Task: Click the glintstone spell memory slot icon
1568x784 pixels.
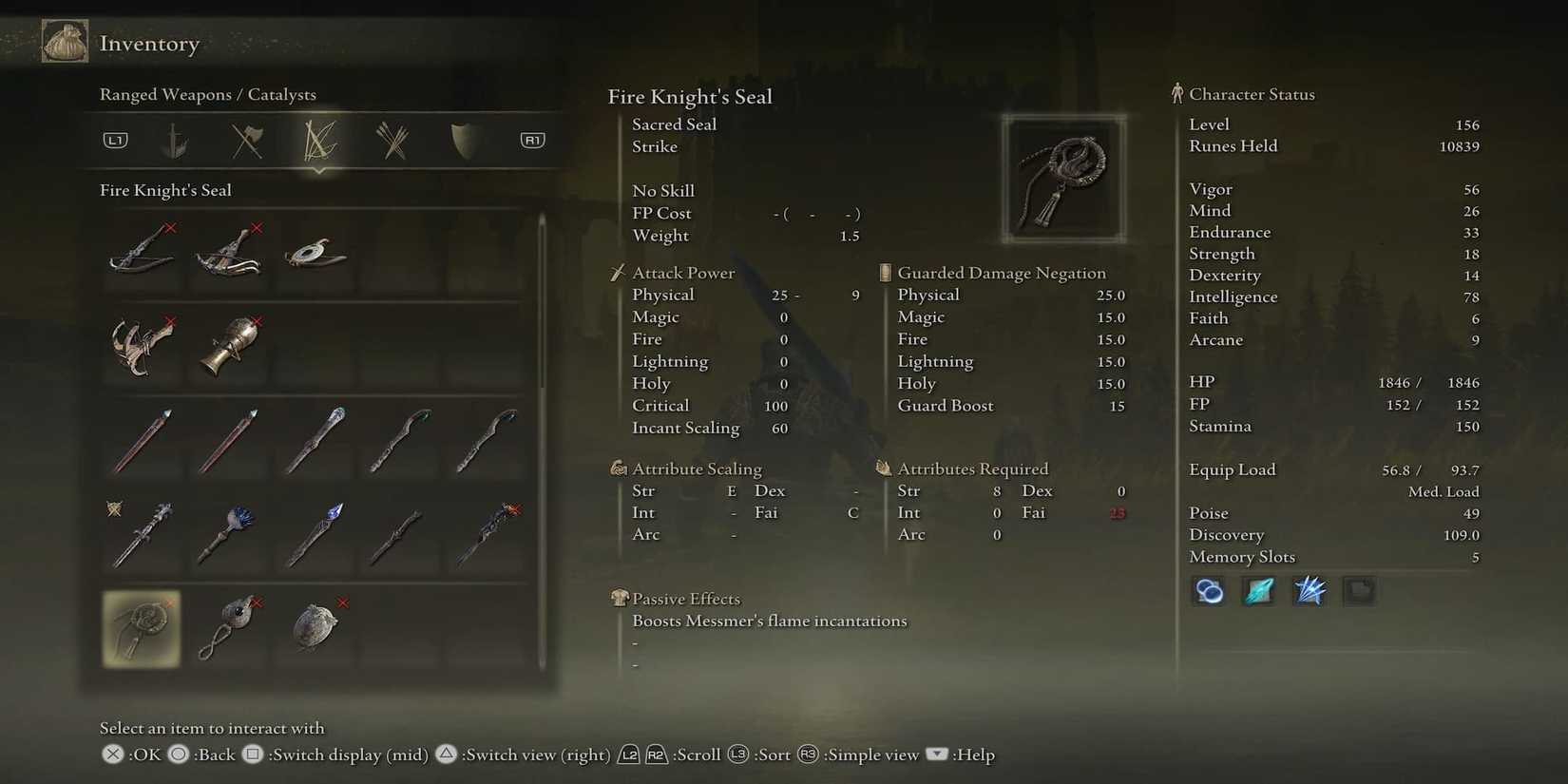Action: tap(1258, 590)
